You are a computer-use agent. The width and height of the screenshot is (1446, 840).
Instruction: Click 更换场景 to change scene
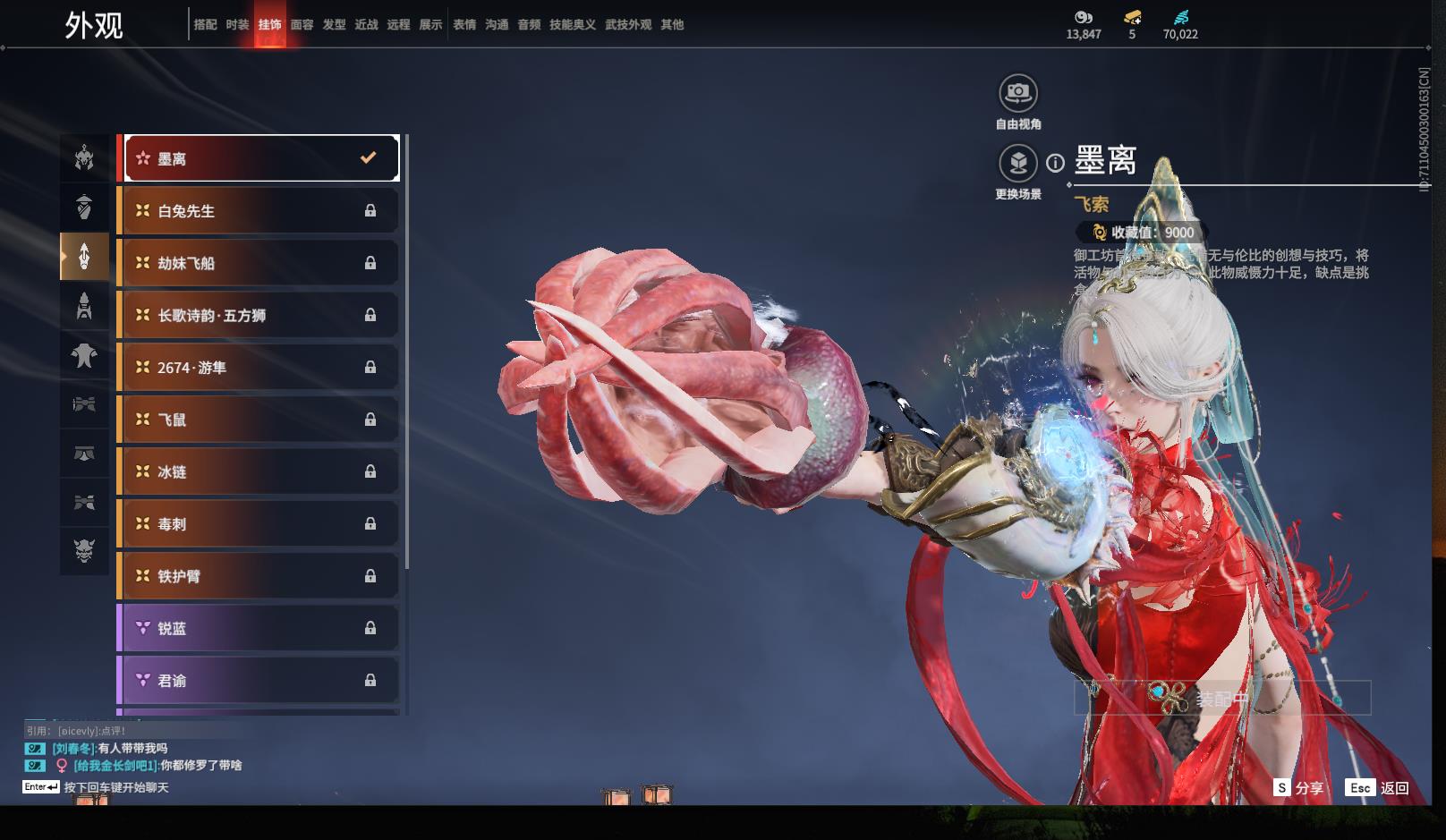pos(1018,164)
